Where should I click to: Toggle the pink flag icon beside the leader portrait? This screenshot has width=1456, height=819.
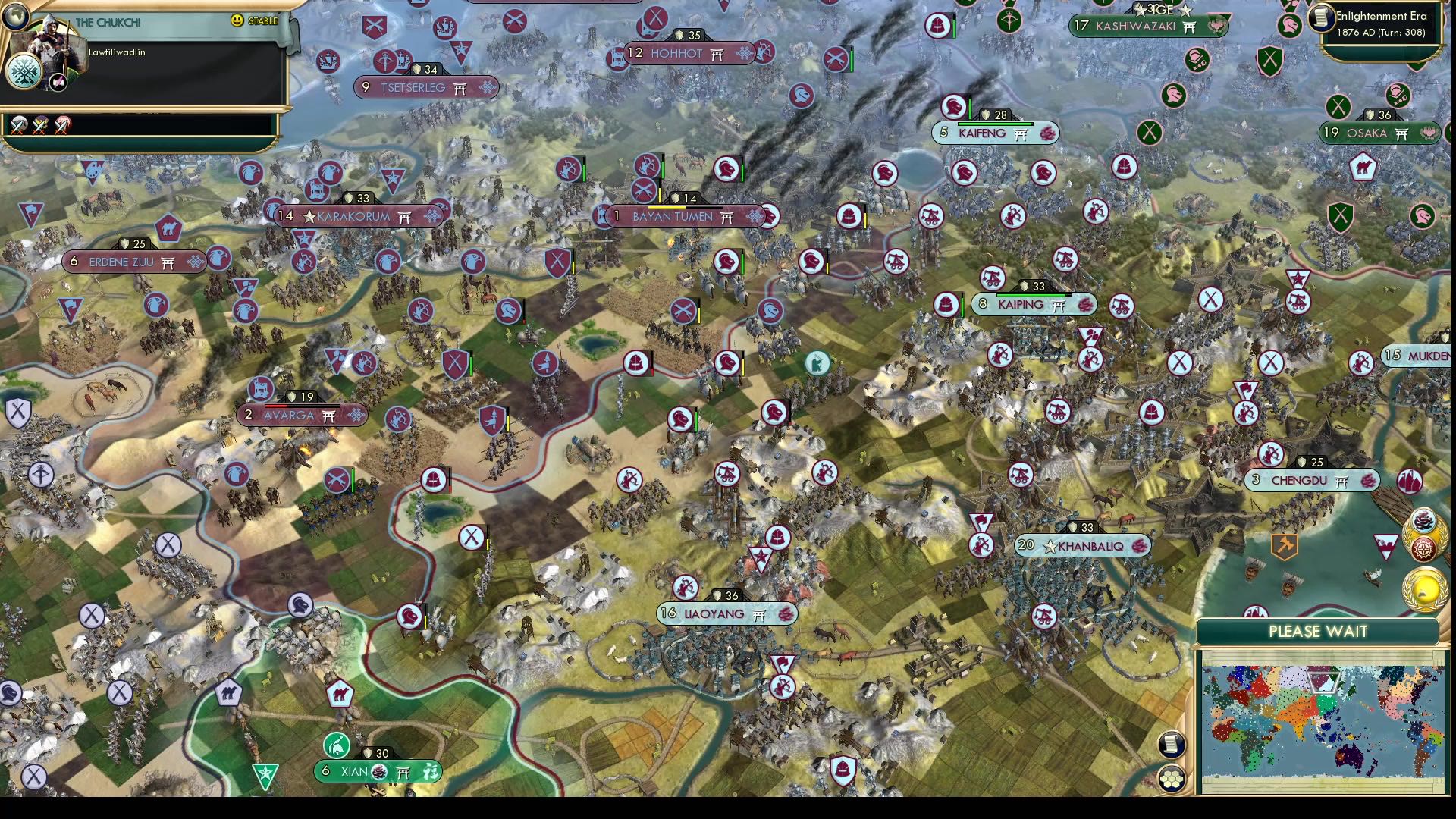[x=58, y=82]
